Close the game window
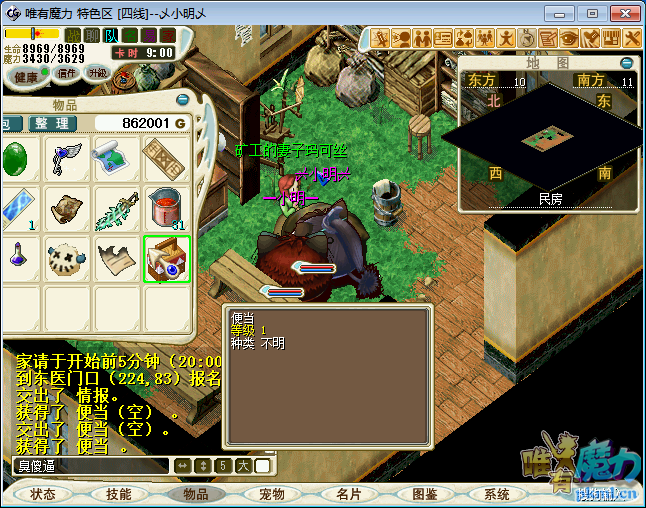This screenshot has height=508, width=646. [x=624, y=13]
